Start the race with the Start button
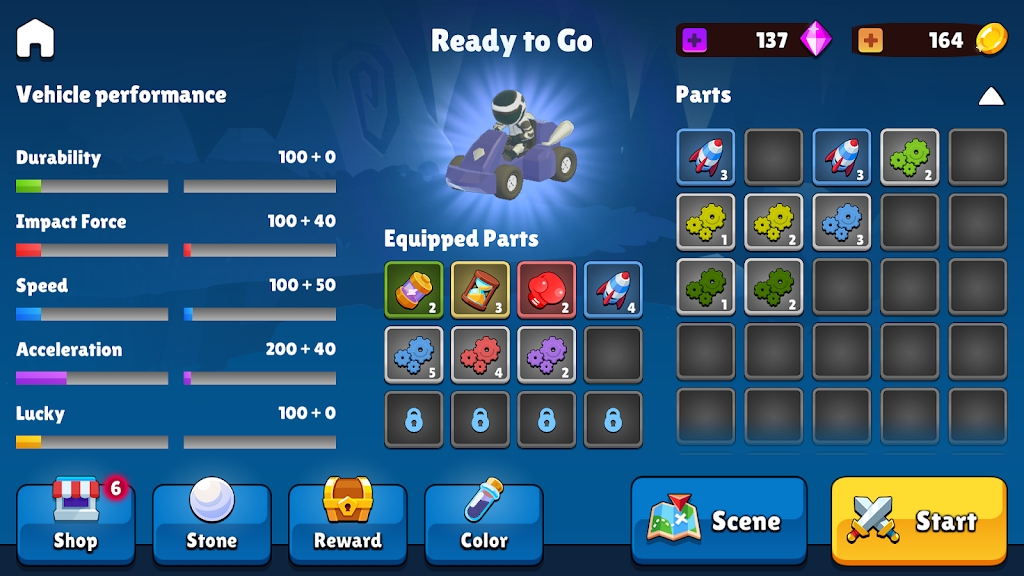Image resolution: width=1024 pixels, height=576 pixels. [918, 520]
